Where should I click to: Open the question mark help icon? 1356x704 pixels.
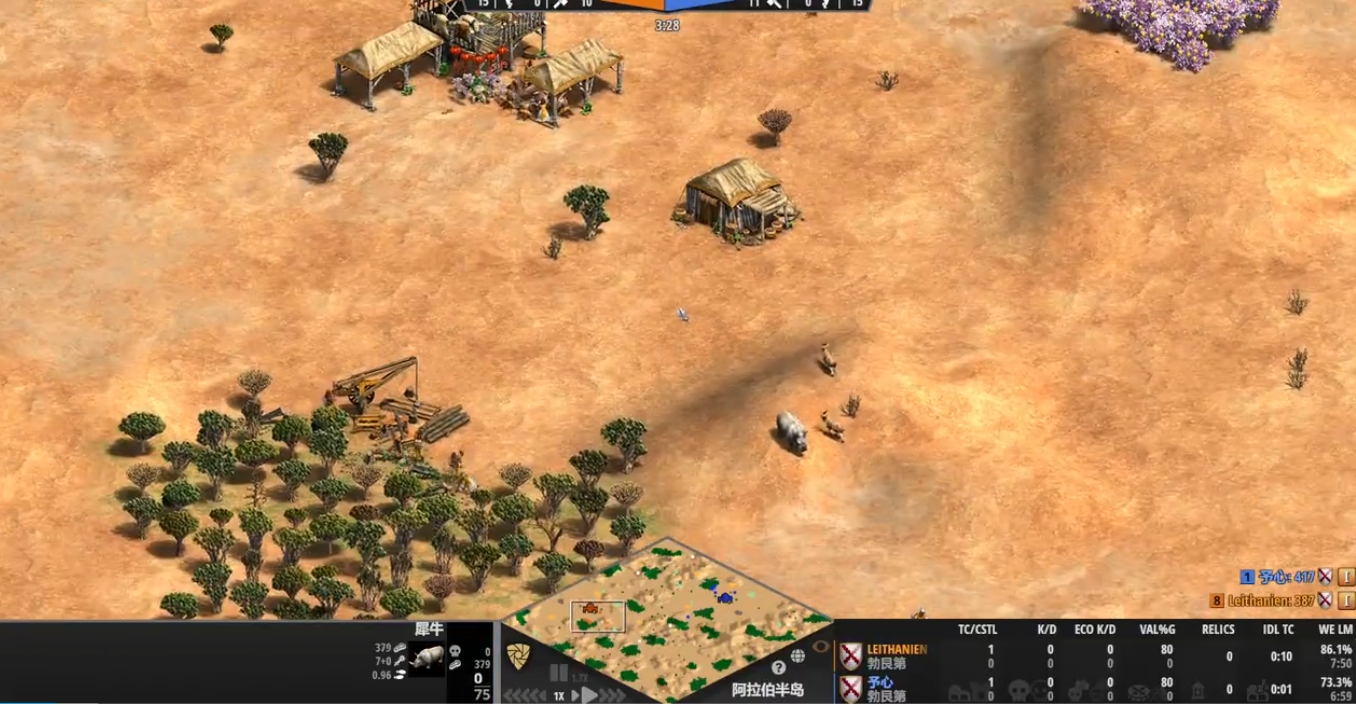click(778, 667)
